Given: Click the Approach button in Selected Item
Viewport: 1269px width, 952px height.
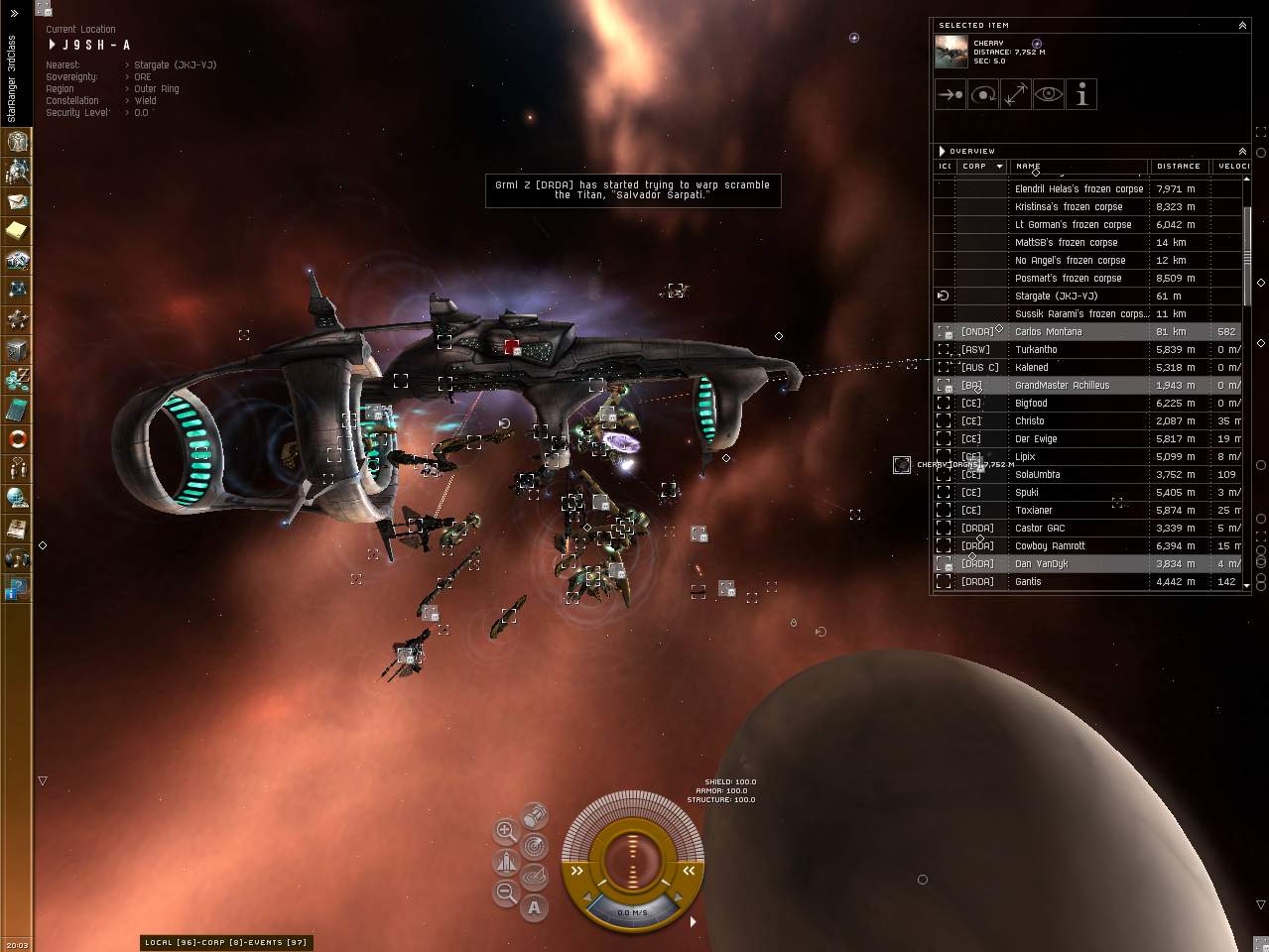Looking at the screenshot, I should [951, 95].
